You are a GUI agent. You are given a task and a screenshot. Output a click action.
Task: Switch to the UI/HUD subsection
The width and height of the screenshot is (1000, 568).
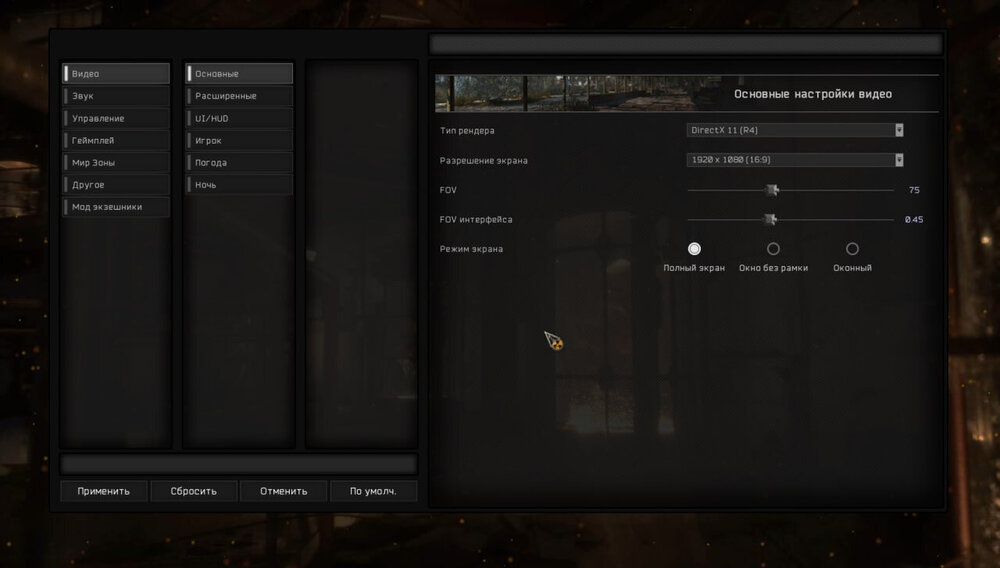point(239,118)
